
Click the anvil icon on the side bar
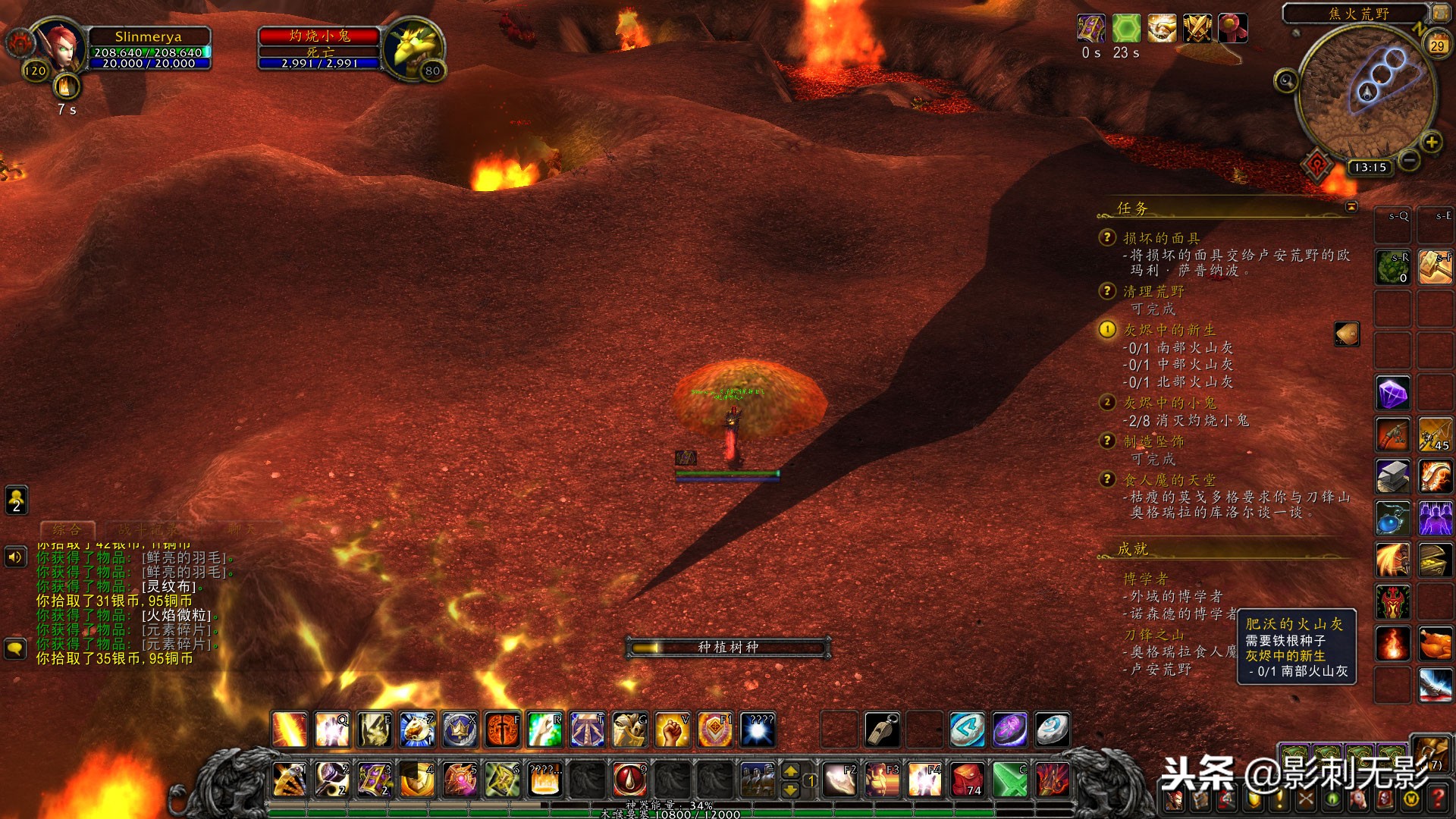coord(1392,476)
